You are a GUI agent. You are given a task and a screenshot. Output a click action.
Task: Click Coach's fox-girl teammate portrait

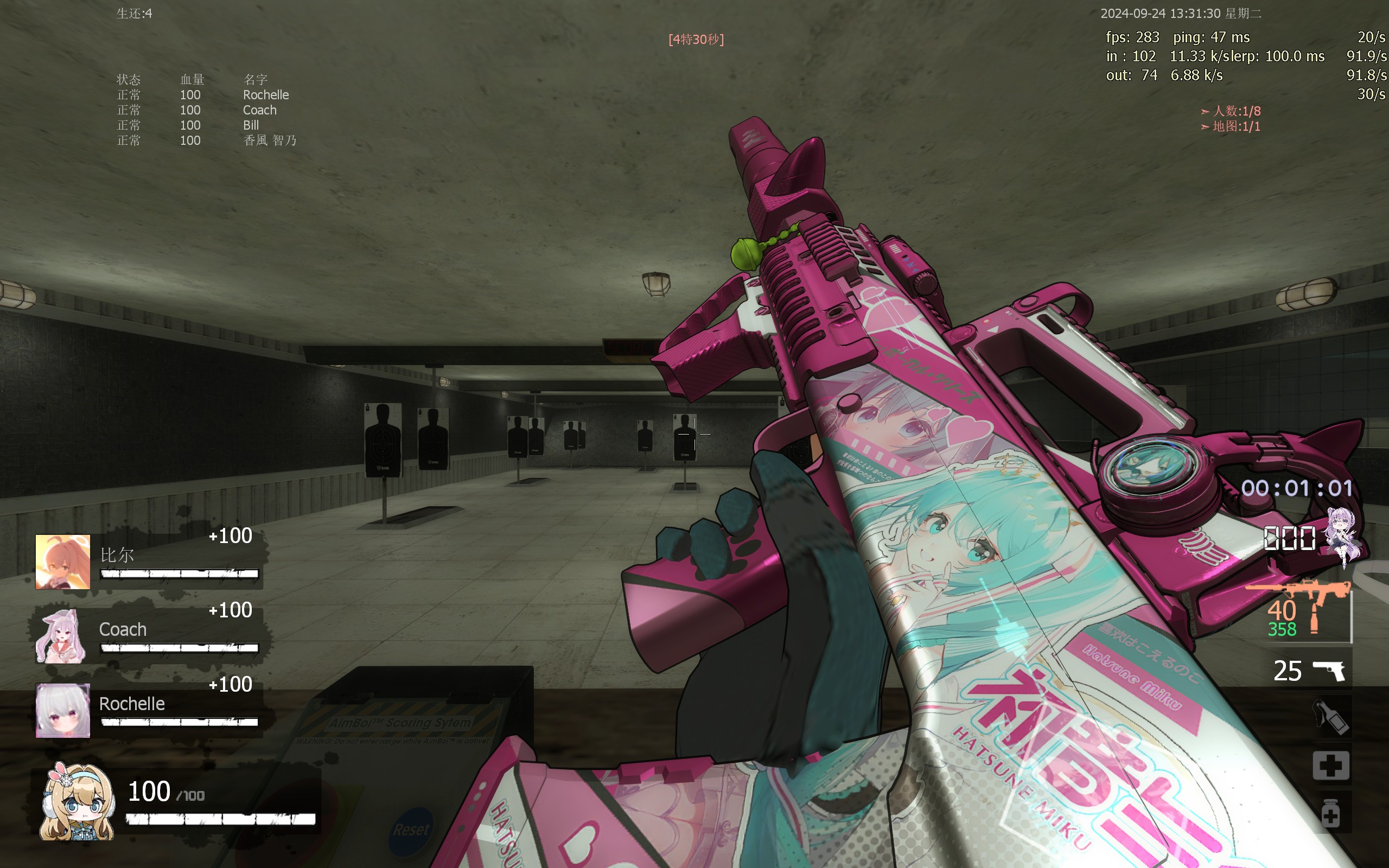61,636
